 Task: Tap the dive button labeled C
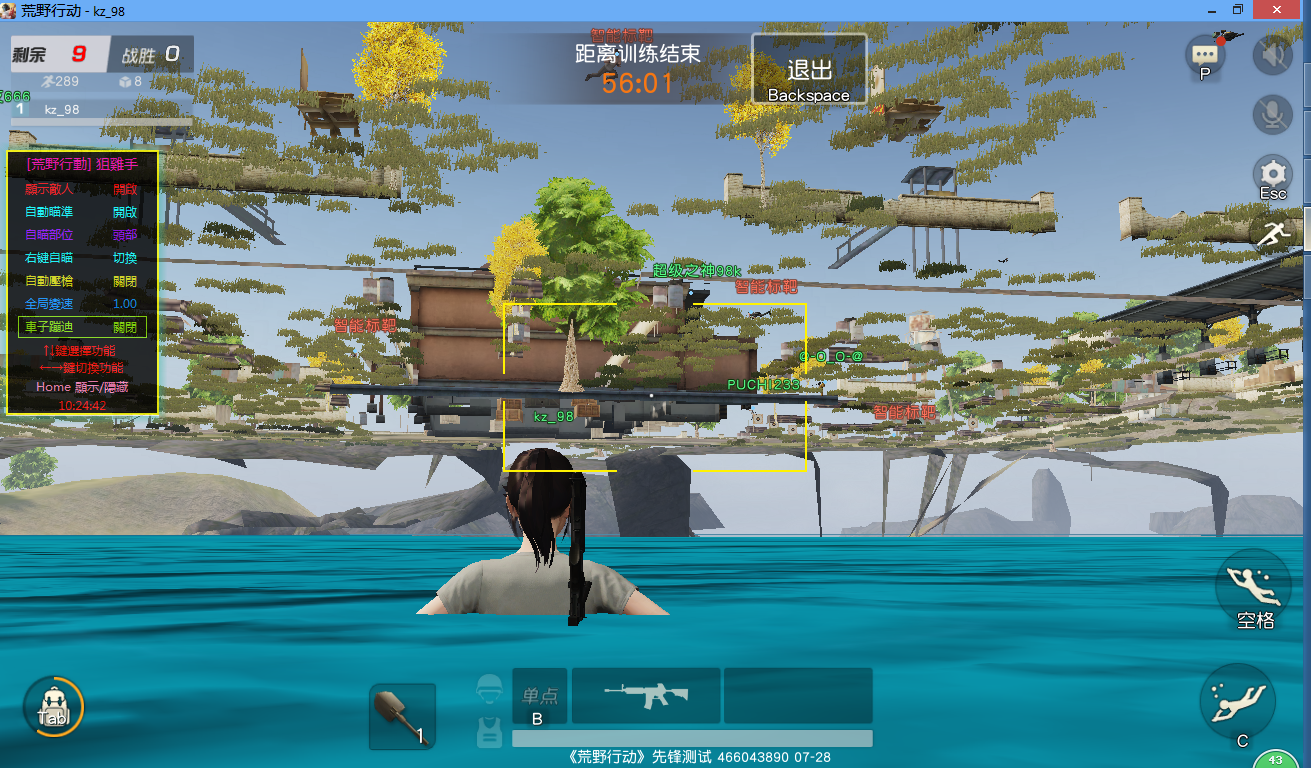click(1239, 705)
